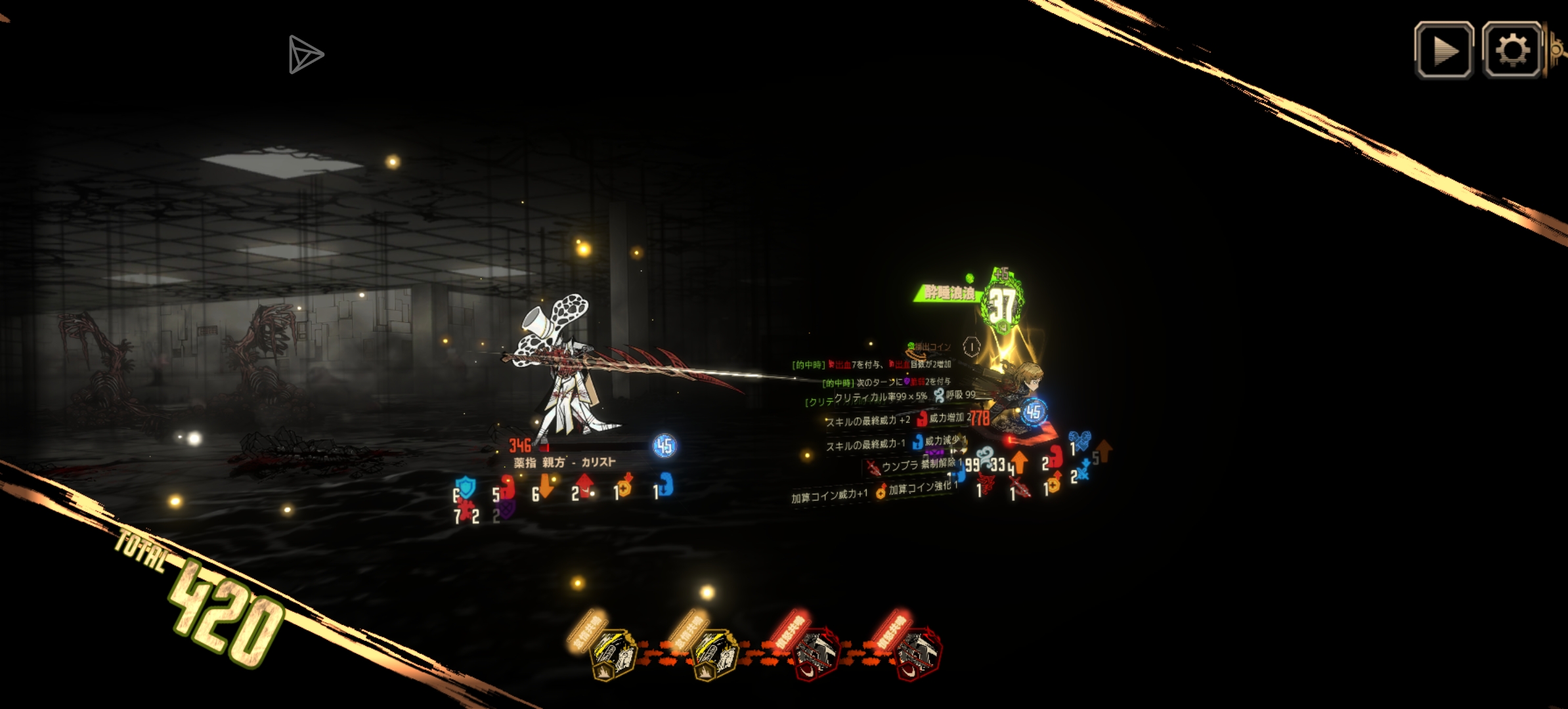This screenshot has height=709, width=1568.
Task: Tap the paper plane overlay icon
Action: click(305, 54)
